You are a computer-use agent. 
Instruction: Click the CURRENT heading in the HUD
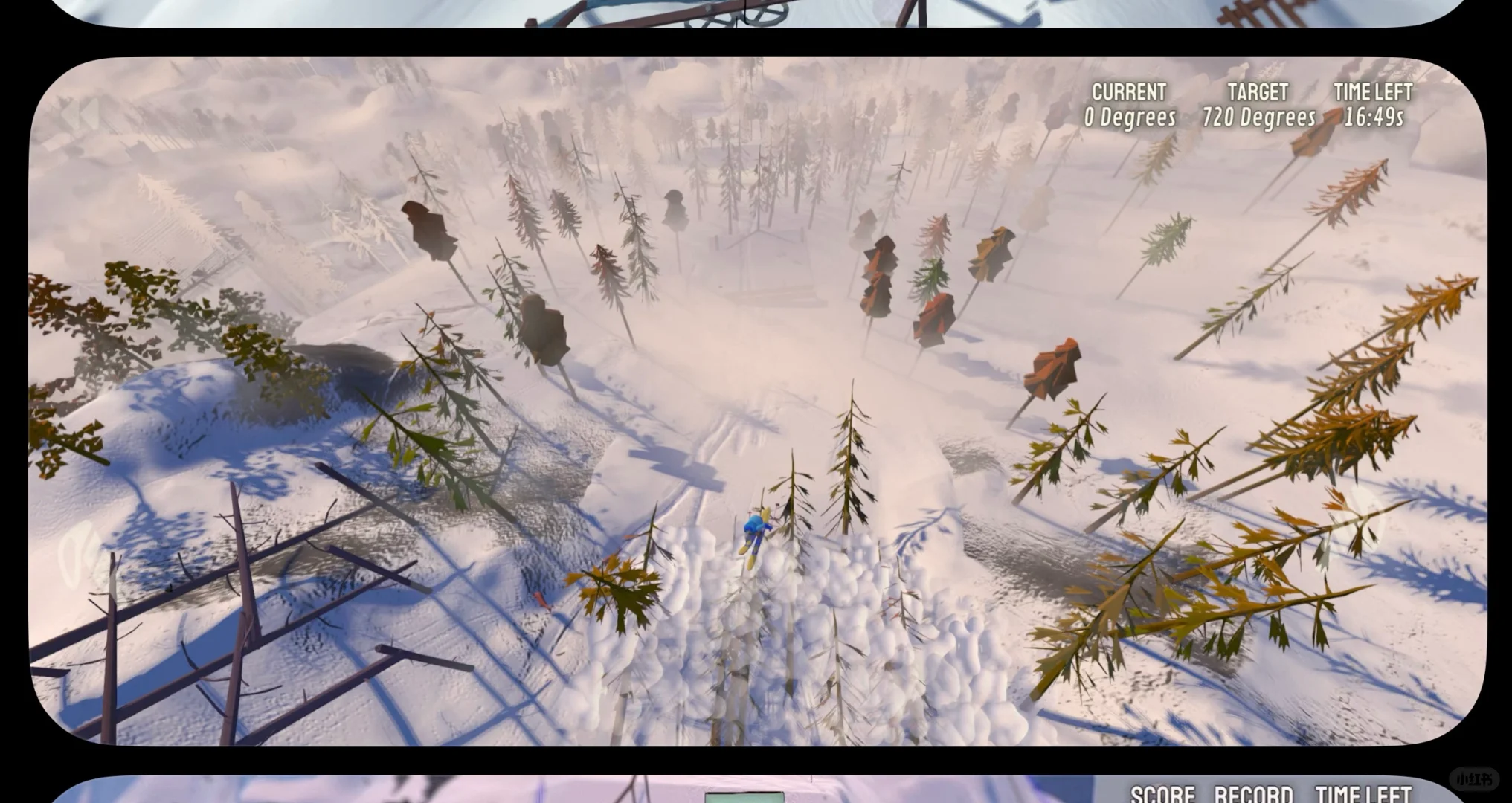click(x=1129, y=92)
